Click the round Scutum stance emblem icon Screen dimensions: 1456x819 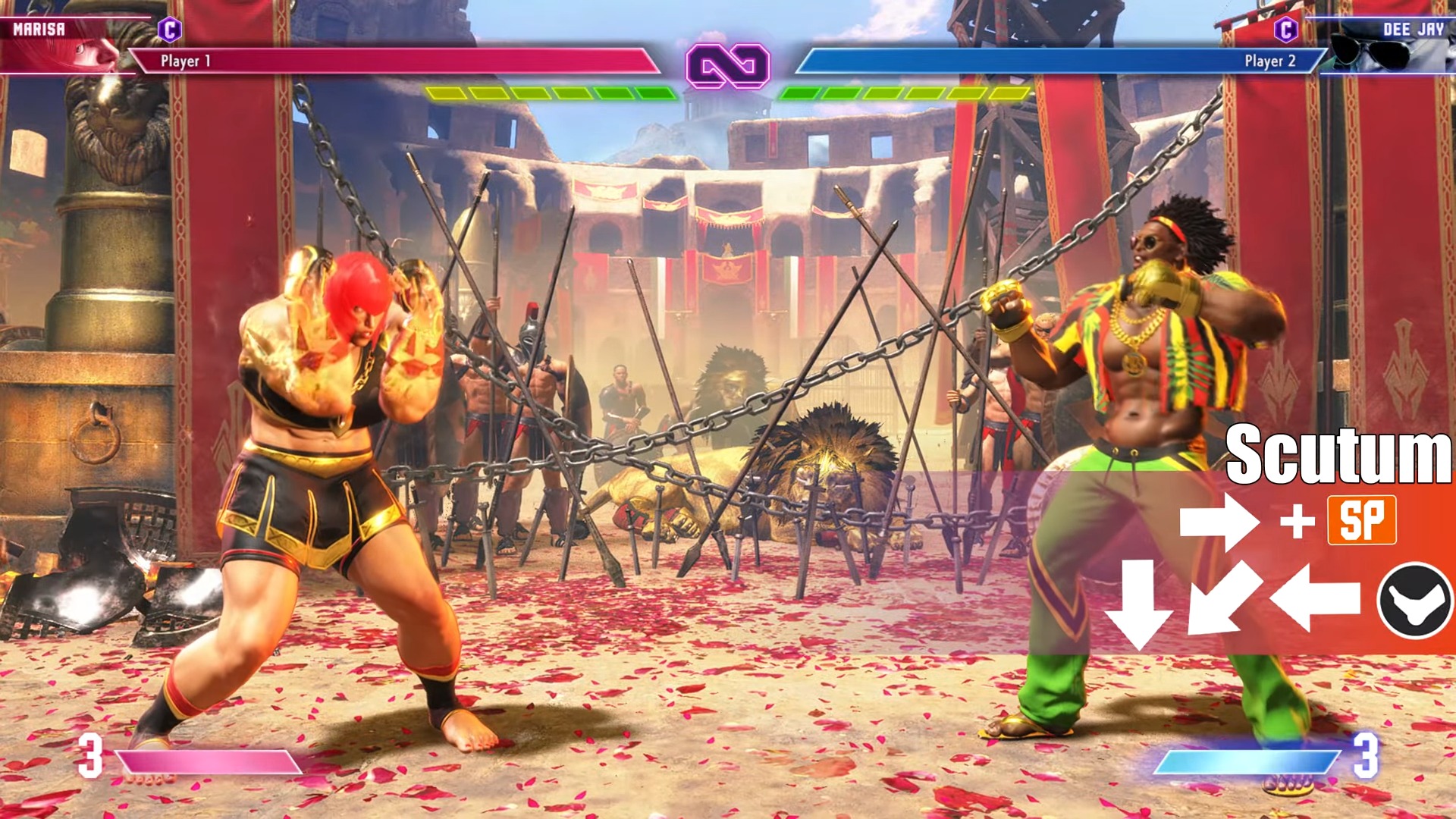(x=1414, y=601)
